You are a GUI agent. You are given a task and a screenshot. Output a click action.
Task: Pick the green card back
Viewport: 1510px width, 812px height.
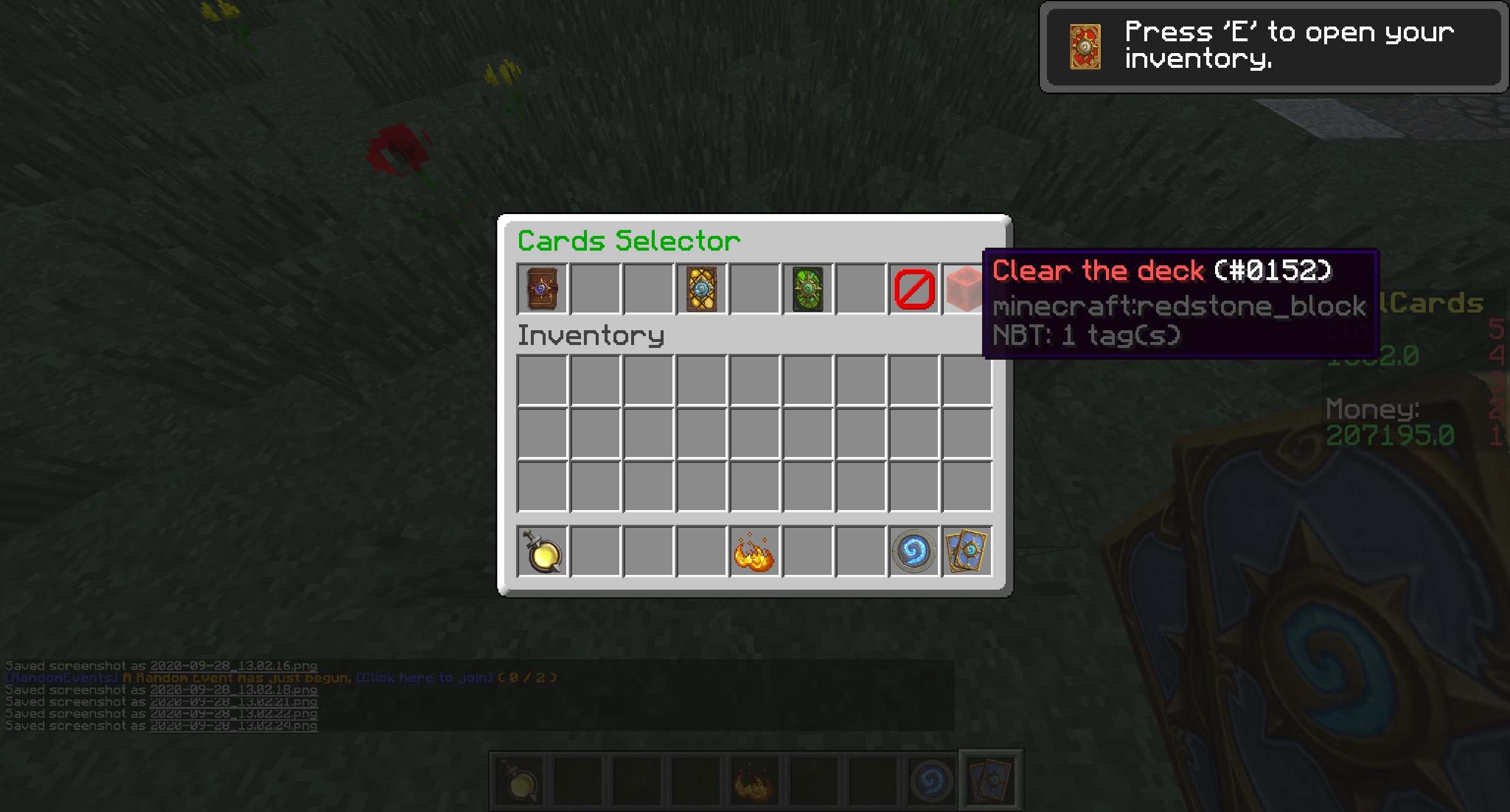(x=807, y=289)
